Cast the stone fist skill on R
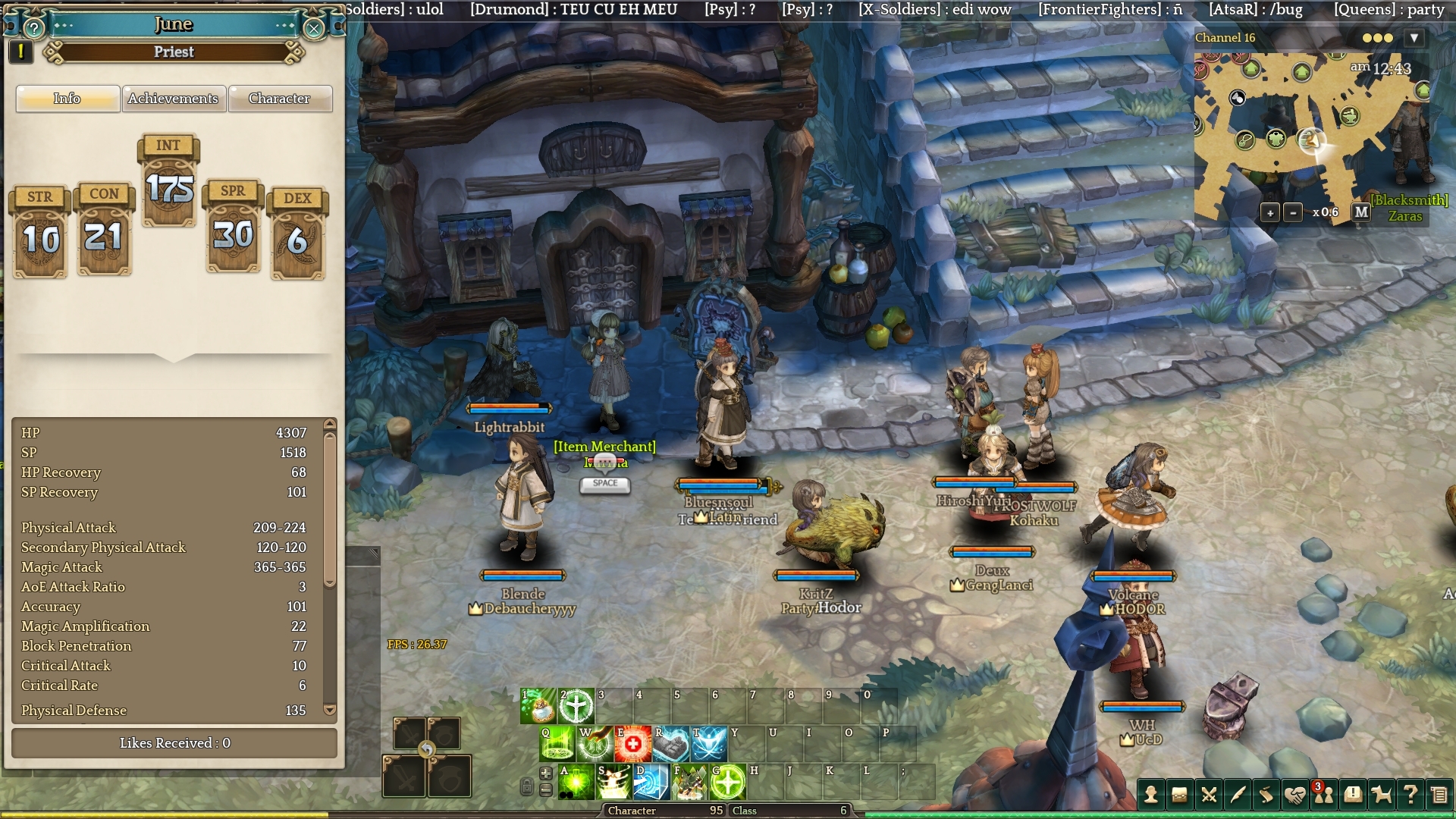1456x819 pixels. pos(670,744)
